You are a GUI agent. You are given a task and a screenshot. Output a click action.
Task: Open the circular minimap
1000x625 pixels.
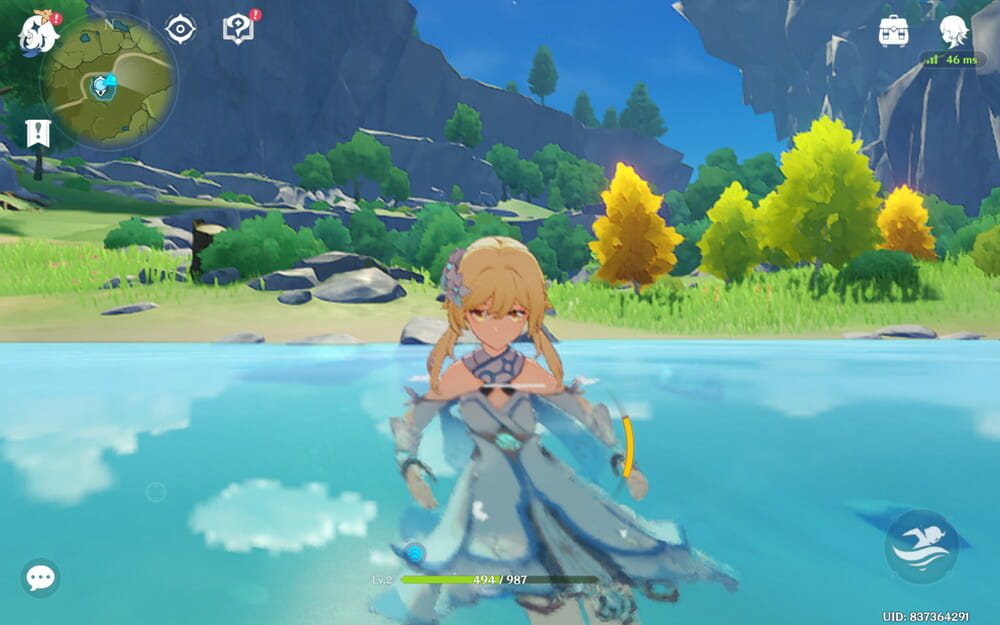pos(109,82)
